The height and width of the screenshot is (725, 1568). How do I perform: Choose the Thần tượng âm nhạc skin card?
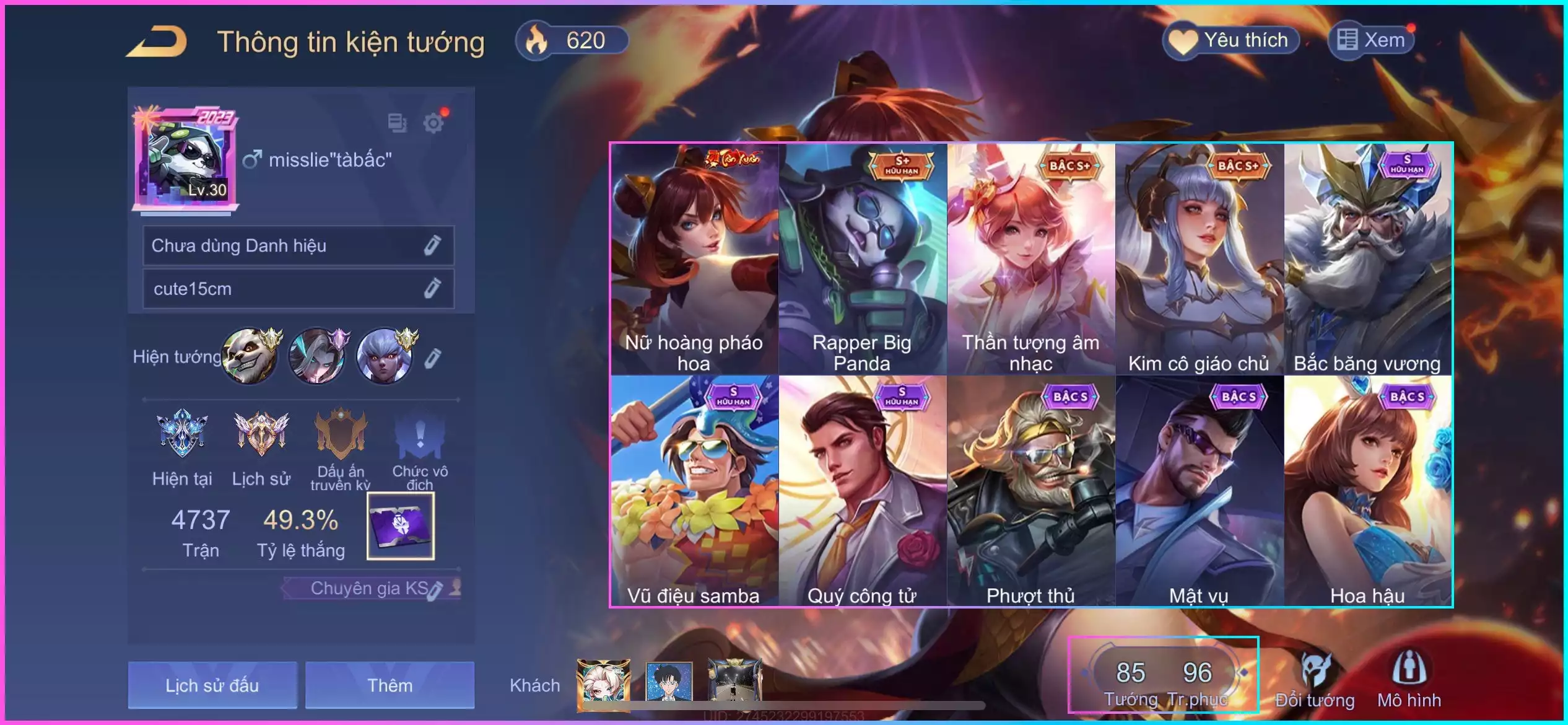coord(1031,260)
